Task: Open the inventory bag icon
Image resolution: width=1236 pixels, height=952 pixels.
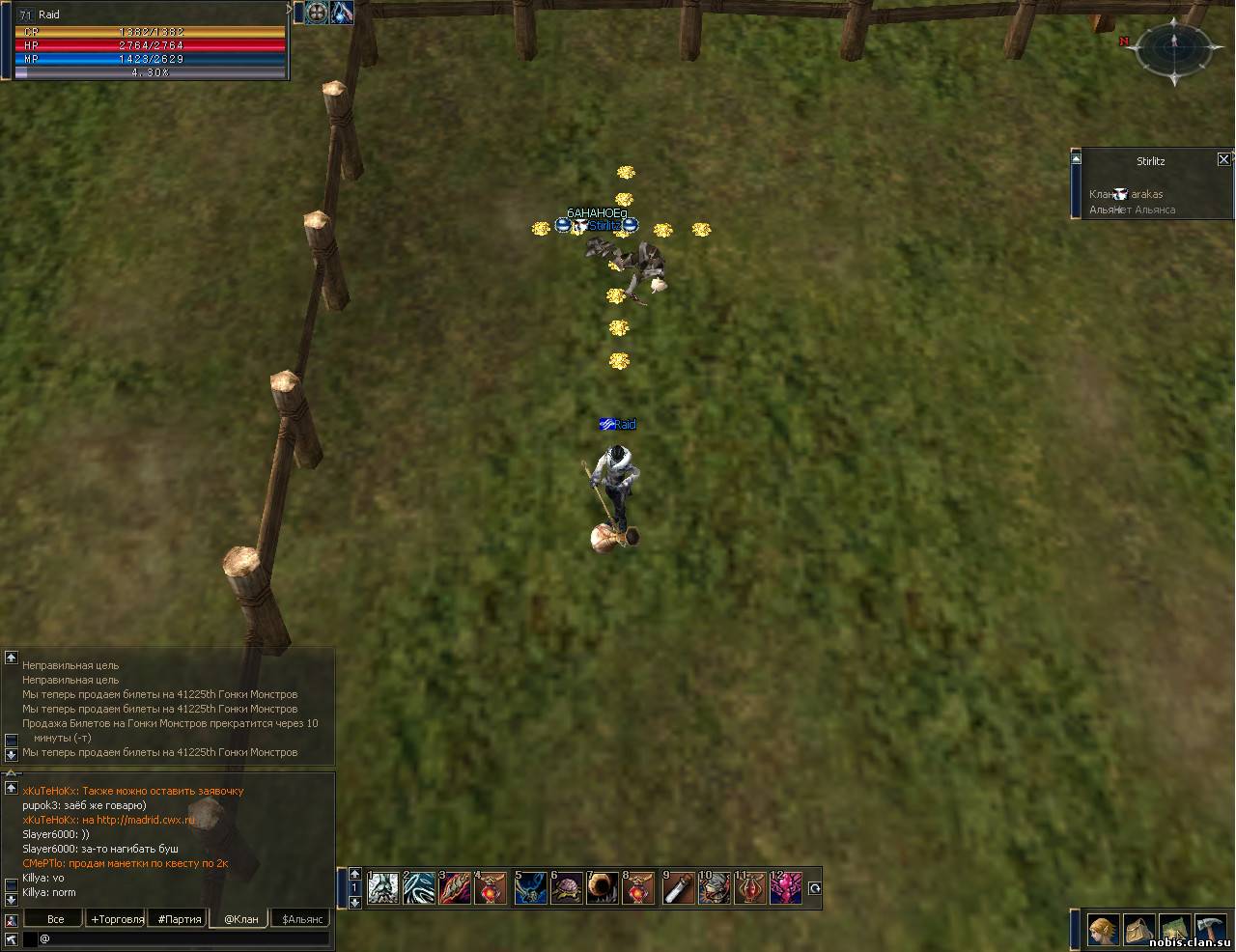Action: [1139, 930]
